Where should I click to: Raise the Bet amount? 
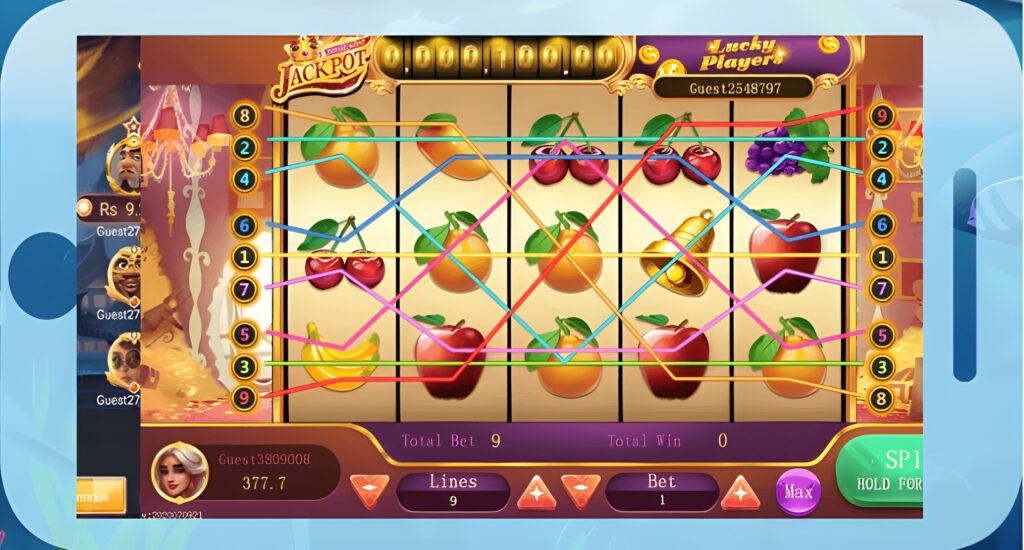(x=740, y=491)
